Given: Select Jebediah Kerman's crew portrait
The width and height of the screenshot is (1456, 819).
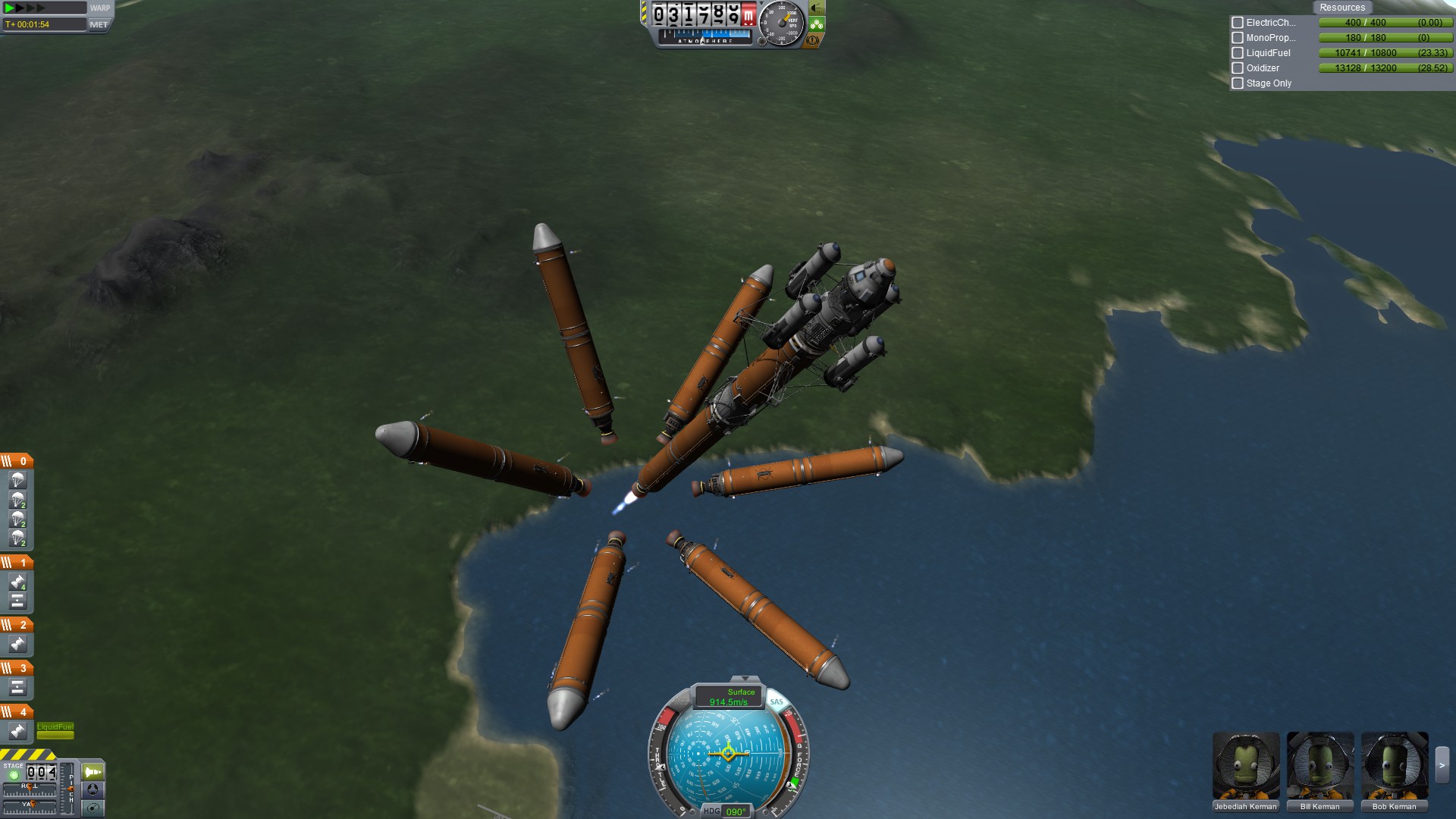Looking at the screenshot, I should click(x=1245, y=766).
